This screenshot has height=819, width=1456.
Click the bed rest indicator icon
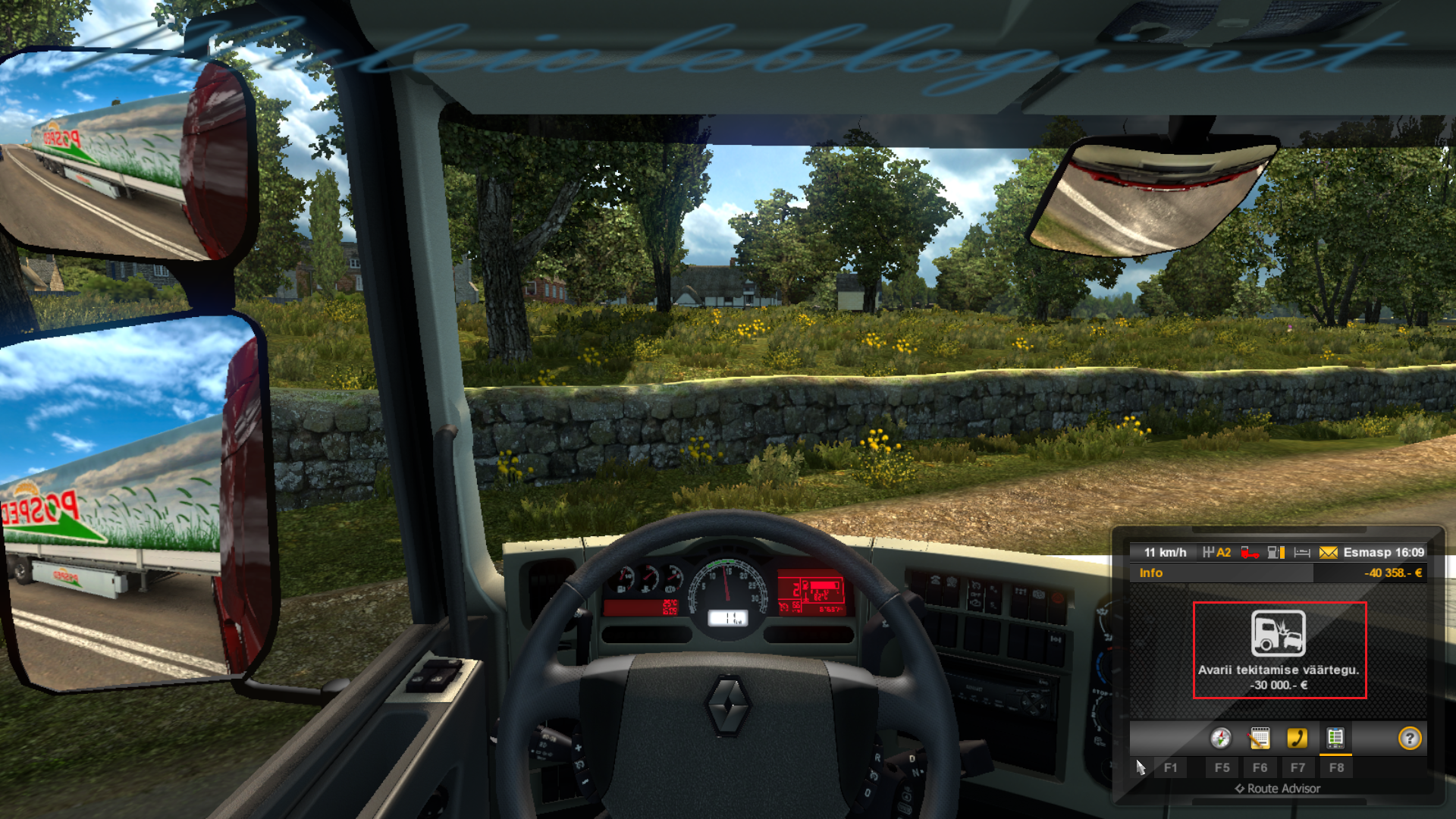click(1302, 553)
